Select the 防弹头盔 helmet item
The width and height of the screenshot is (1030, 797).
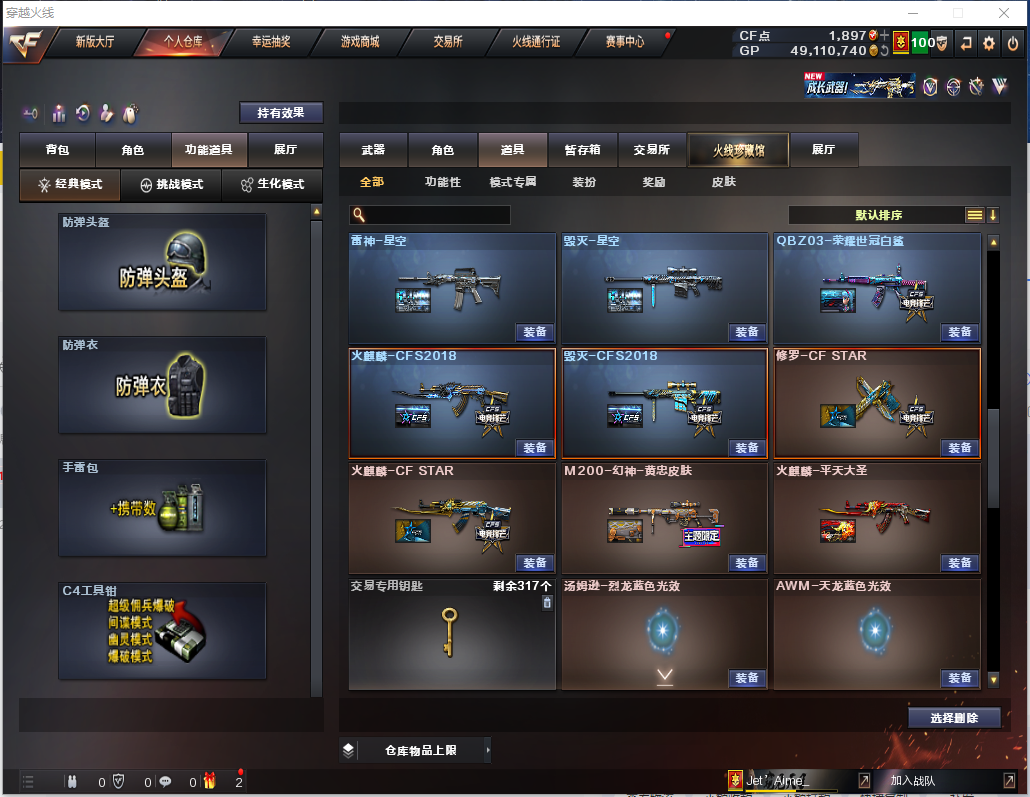[162, 262]
